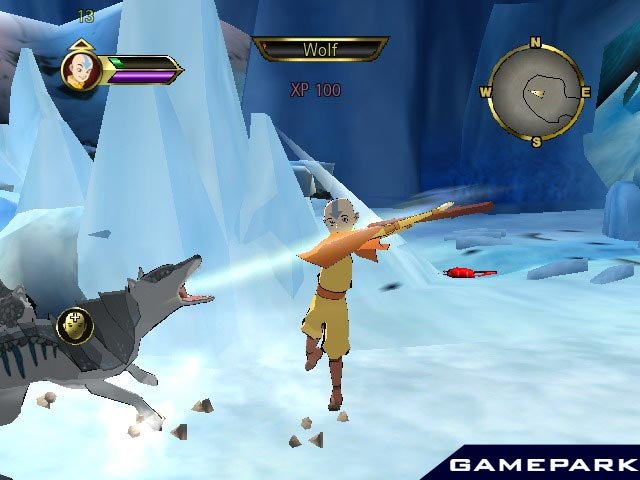Select the Wolf target name plate
Screen dimensions: 640x480
tap(320, 49)
